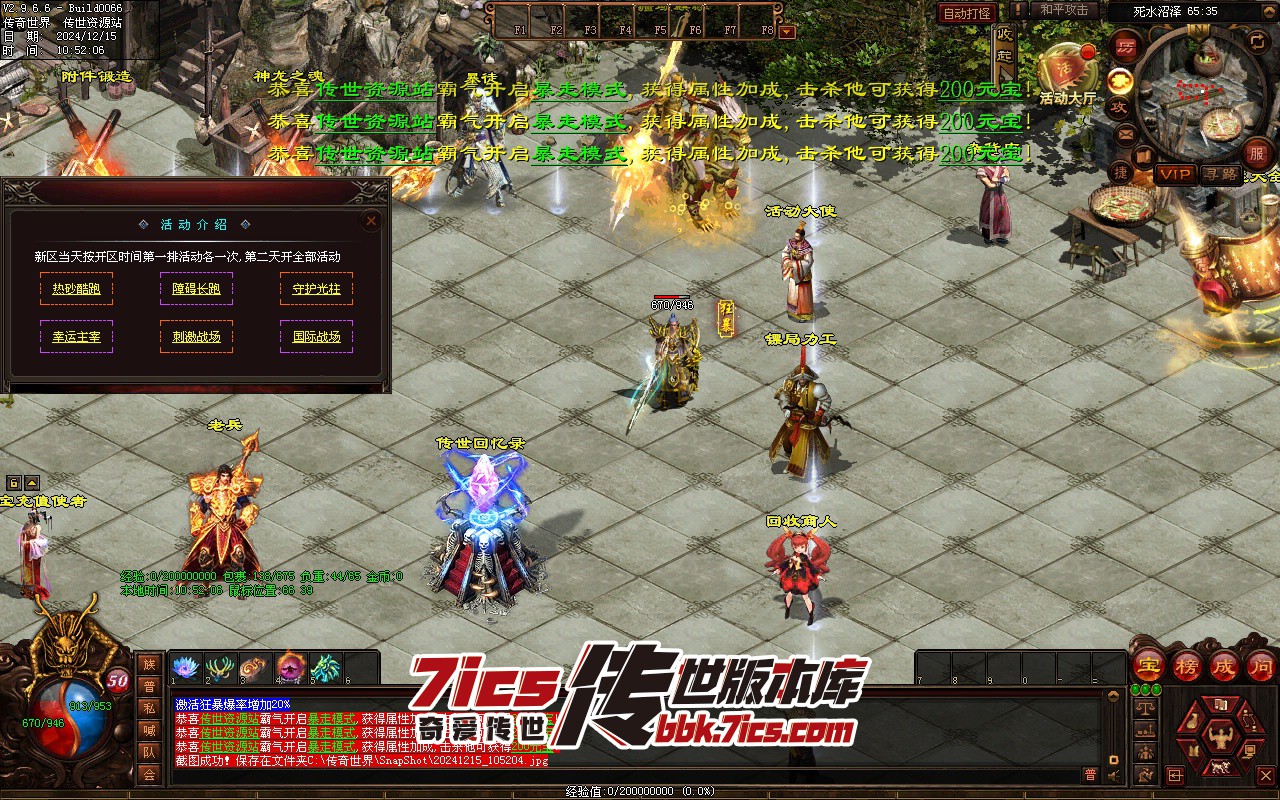
Task: Switch chat to the 私 private channel
Action: click(x=149, y=708)
